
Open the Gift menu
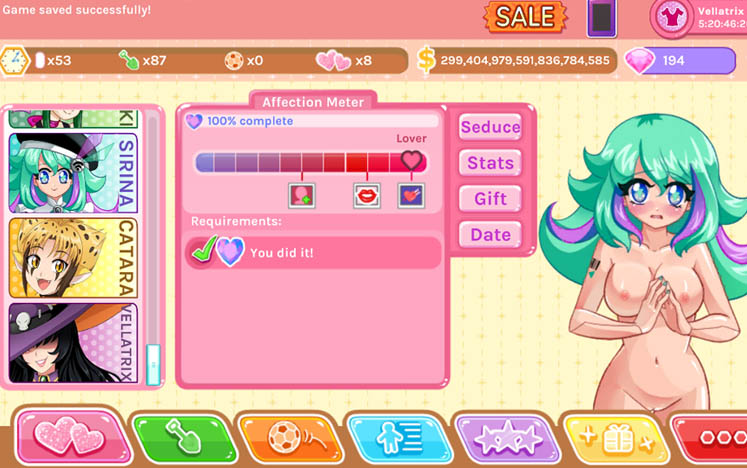point(490,199)
